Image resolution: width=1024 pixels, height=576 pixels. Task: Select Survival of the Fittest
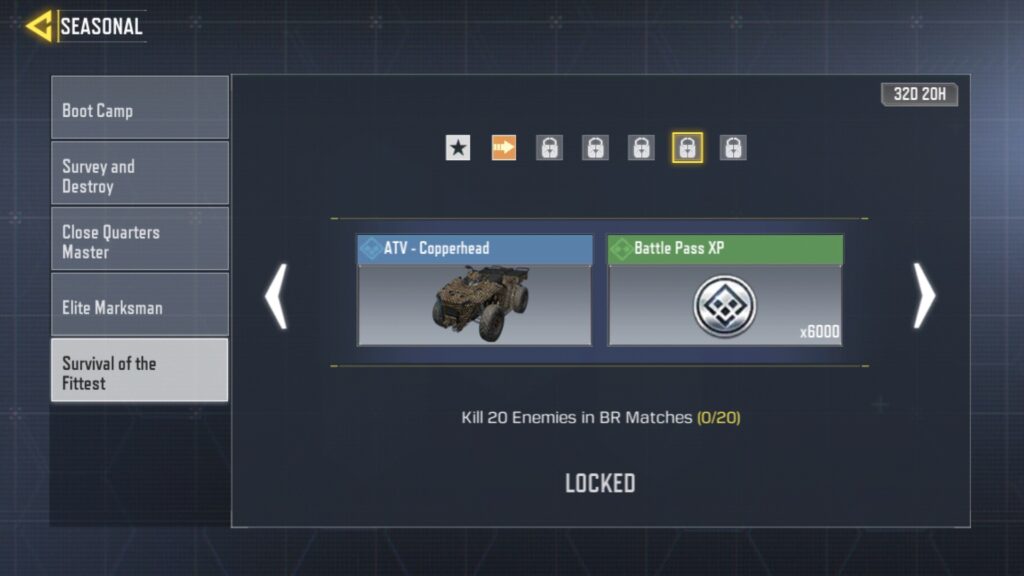(x=140, y=371)
